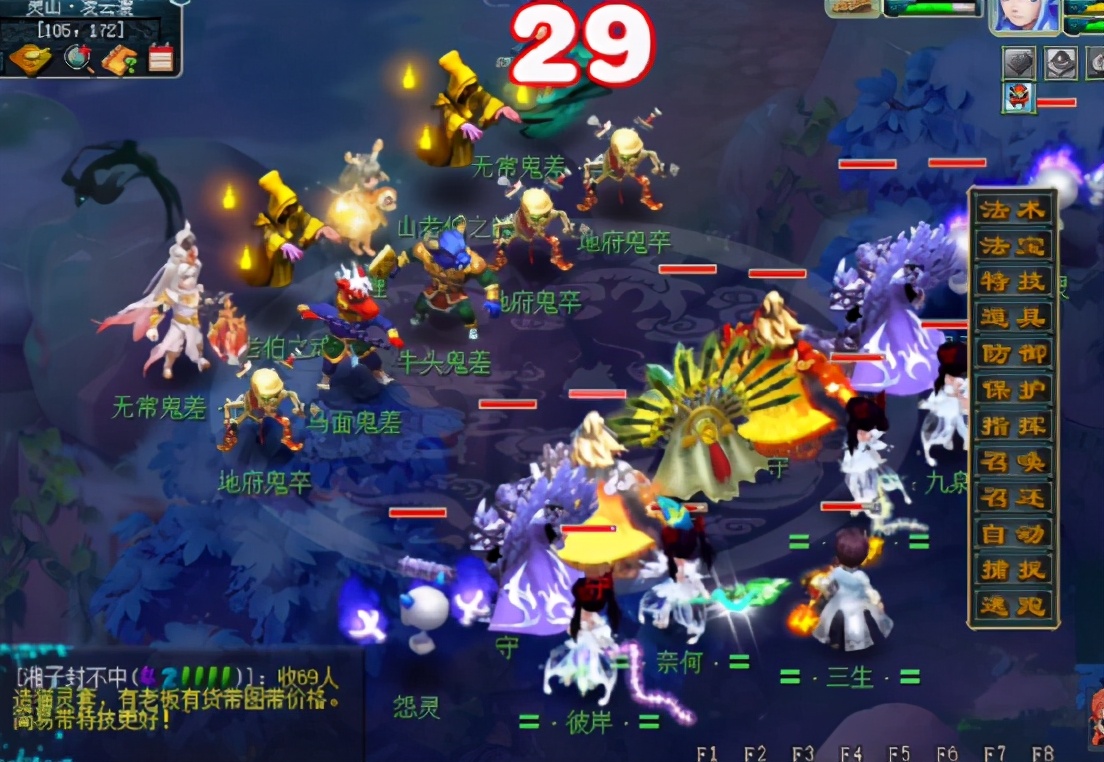Open the orange guide book with question mark
1104x762 pixels.
tap(119, 59)
